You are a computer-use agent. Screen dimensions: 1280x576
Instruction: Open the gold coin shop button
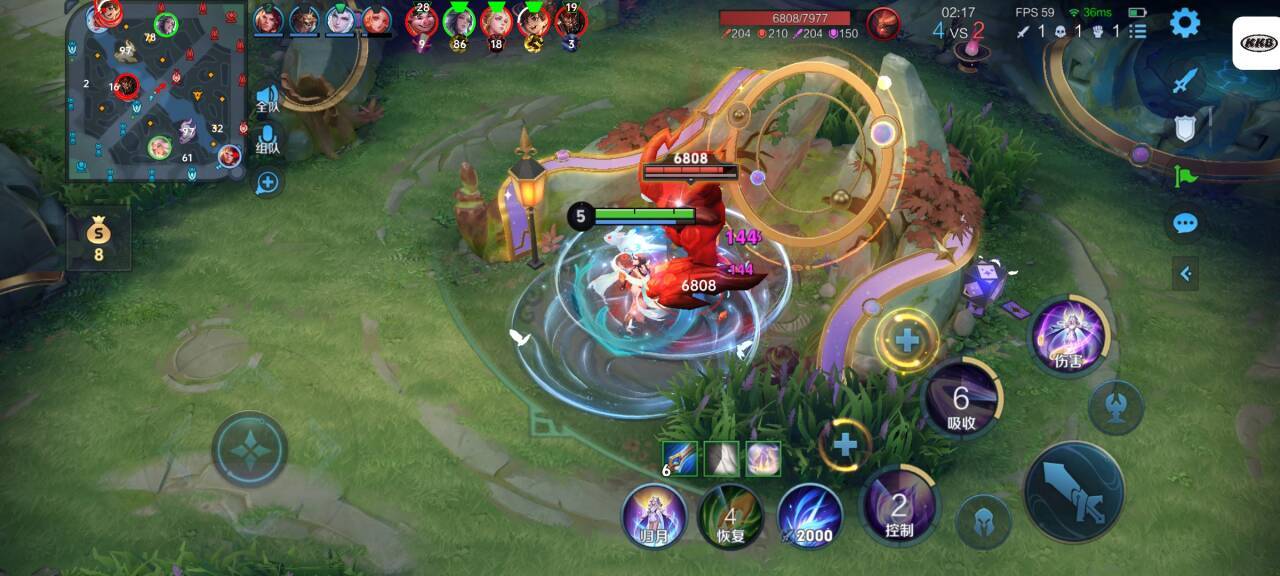[x=98, y=238]
